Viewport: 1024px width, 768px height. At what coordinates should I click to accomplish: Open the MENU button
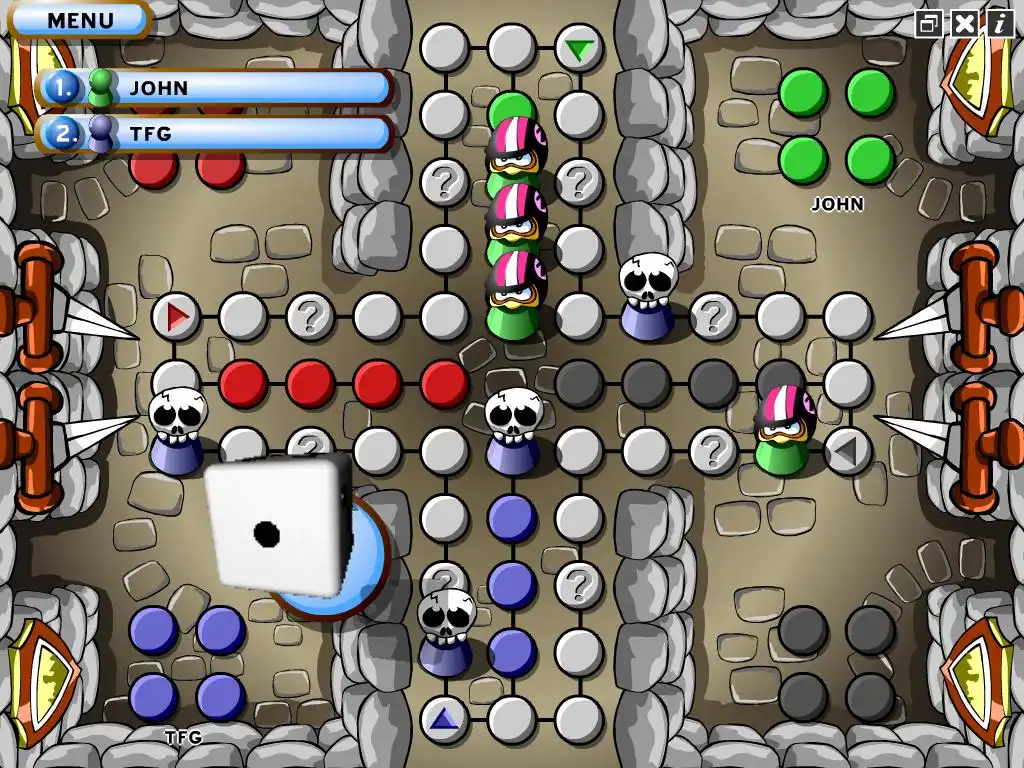[x=80, y=19]
